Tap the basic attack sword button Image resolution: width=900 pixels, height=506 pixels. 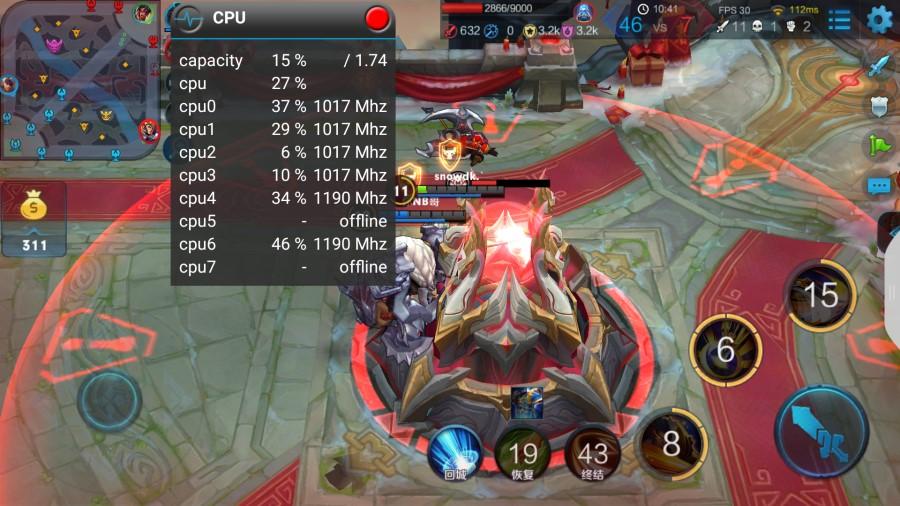[820, 431]
